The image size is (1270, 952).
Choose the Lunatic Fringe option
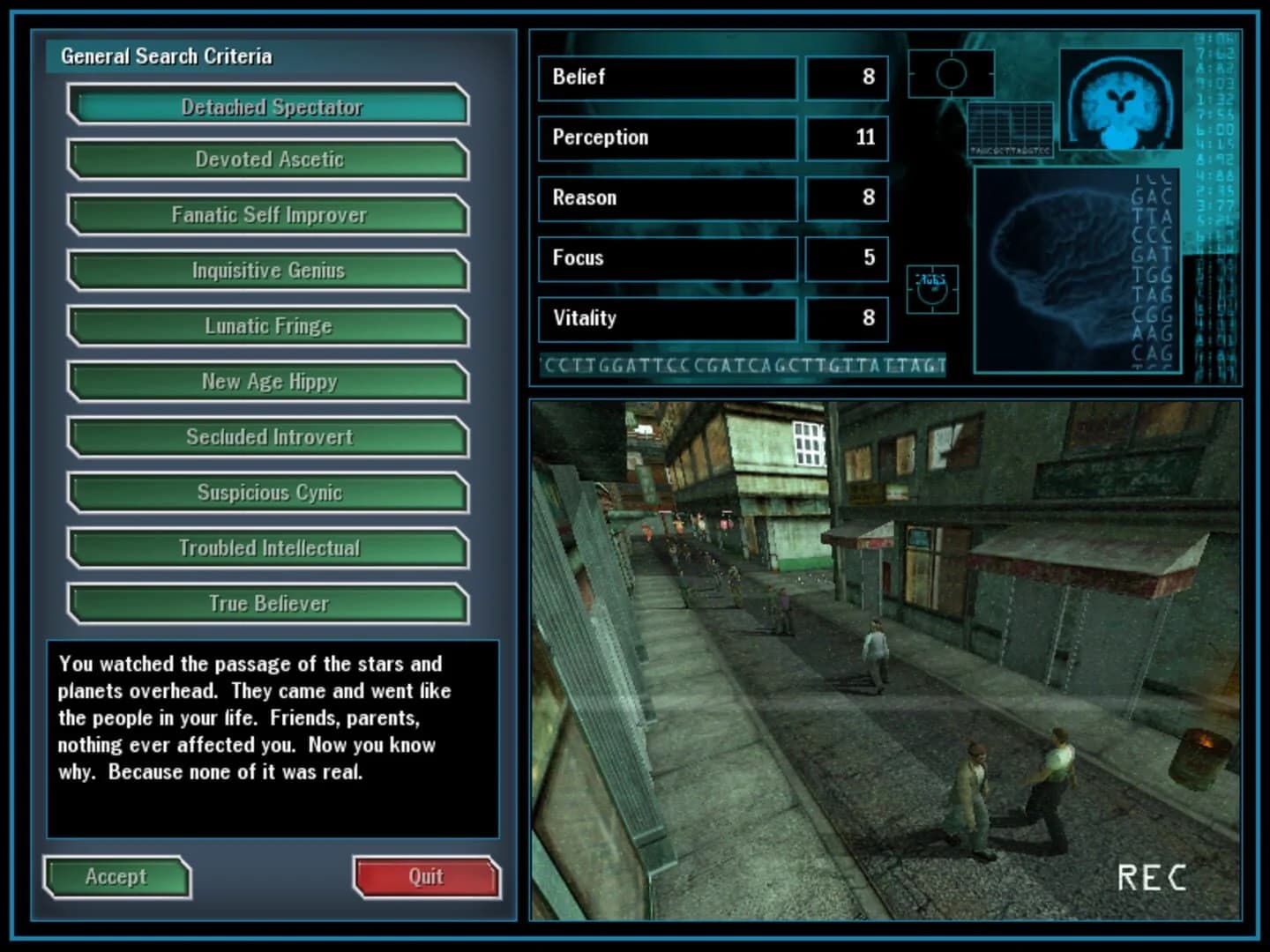(x=271, y=326)
